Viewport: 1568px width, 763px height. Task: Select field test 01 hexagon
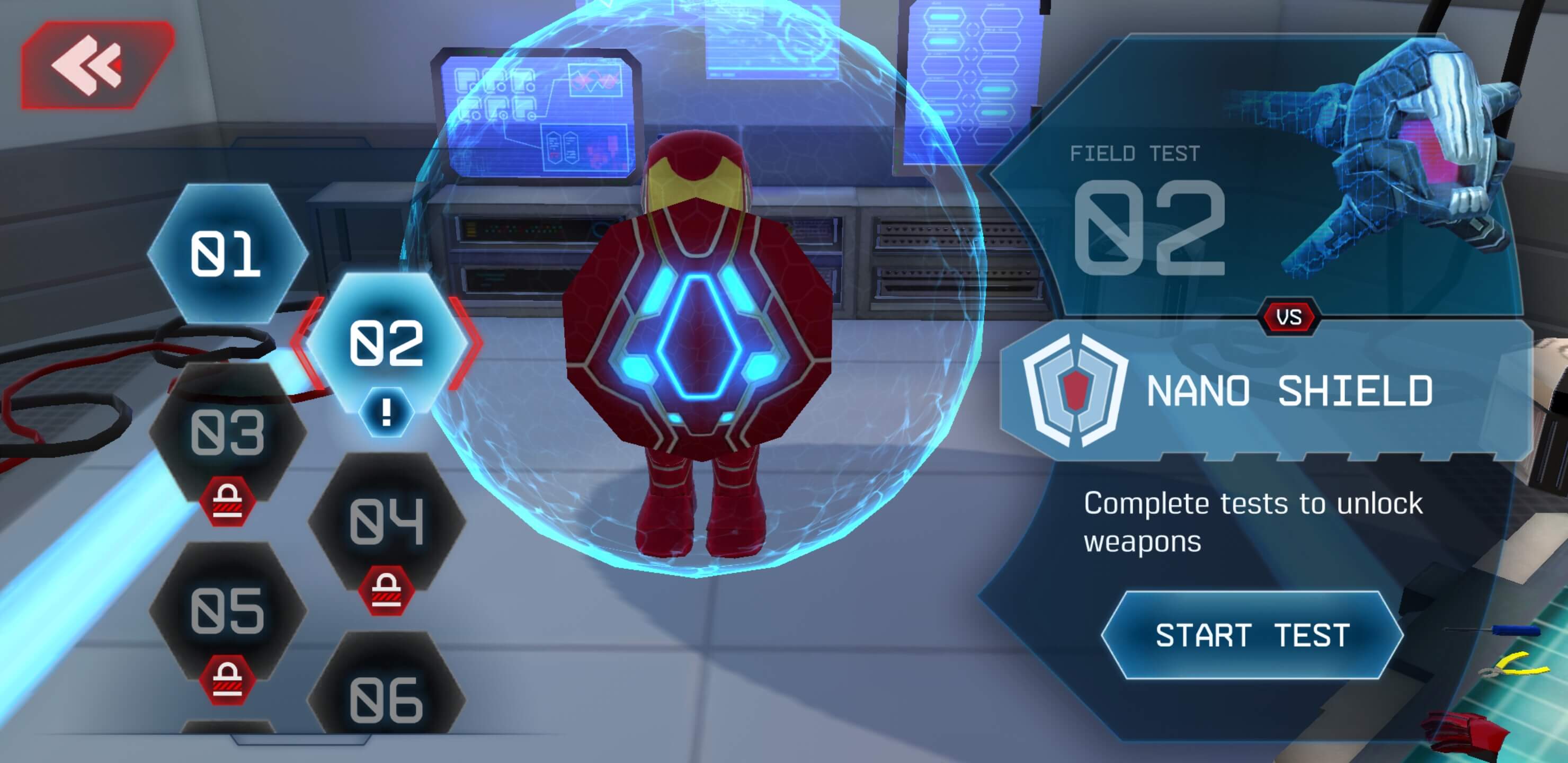pyautogui.click(x=226, y=253)
